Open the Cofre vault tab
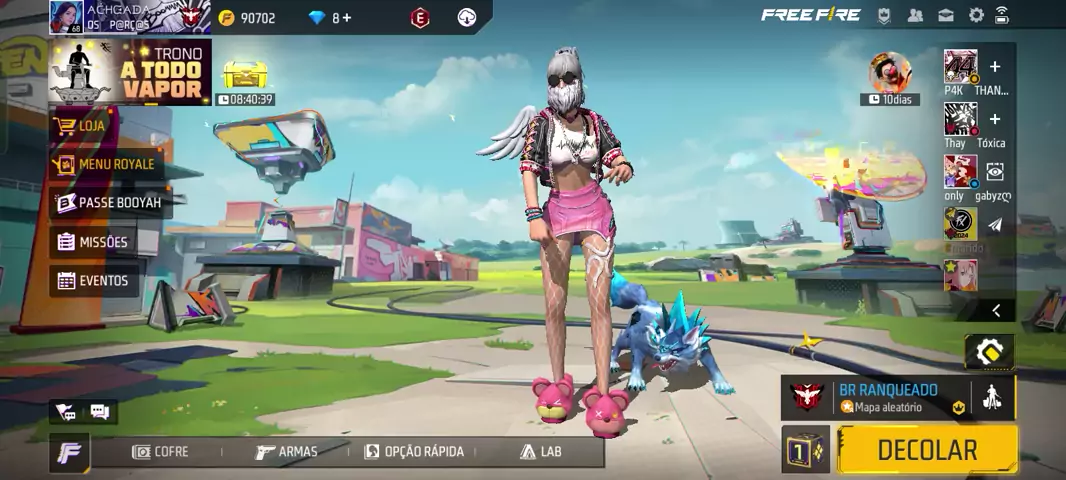Viewport: 1066px width, 480px height. (160, 452)
